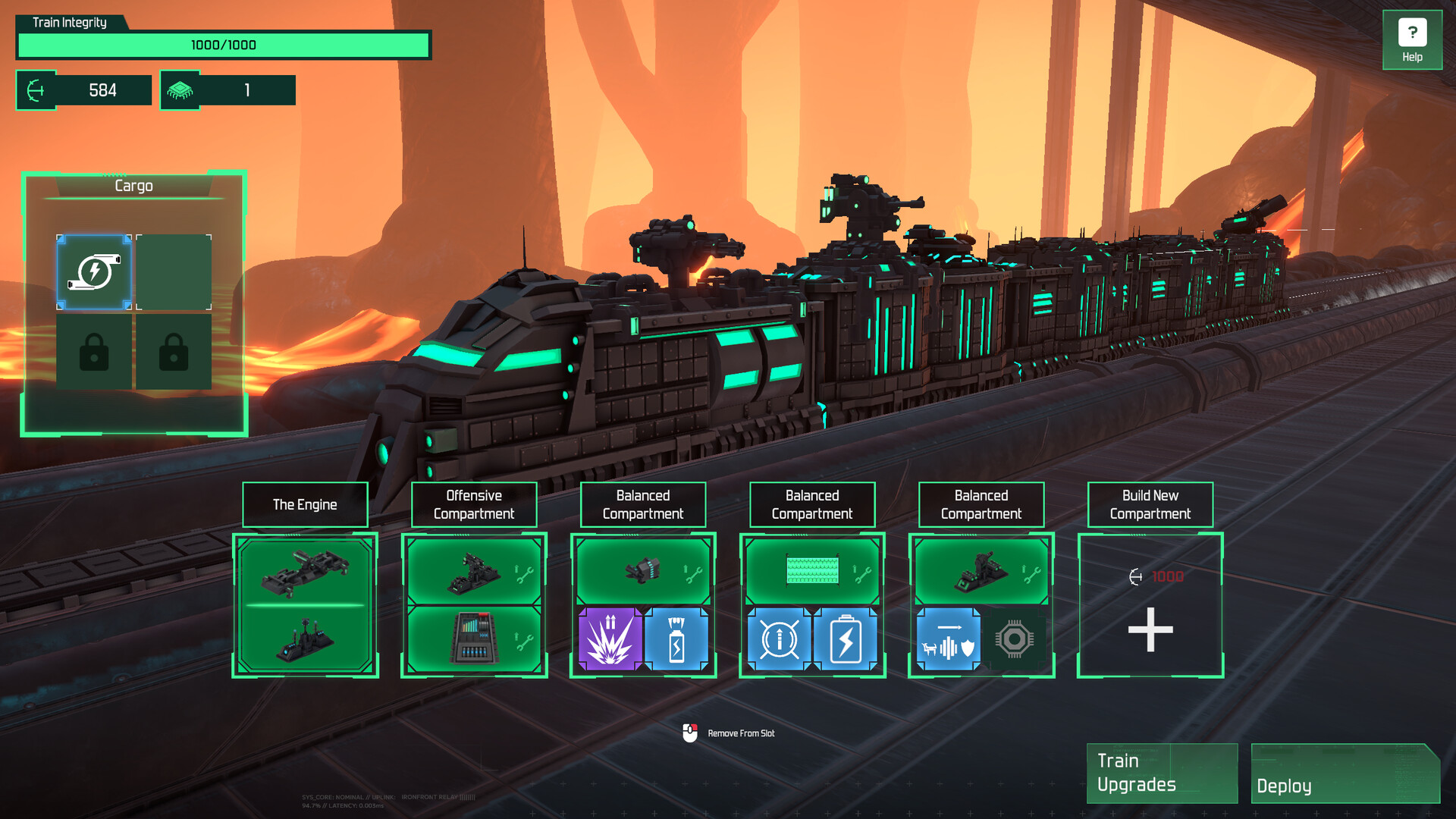The height and width of the screenshot is (819, 1456).
Task: Click the energy canister module icon
Action: click(677, 638)
